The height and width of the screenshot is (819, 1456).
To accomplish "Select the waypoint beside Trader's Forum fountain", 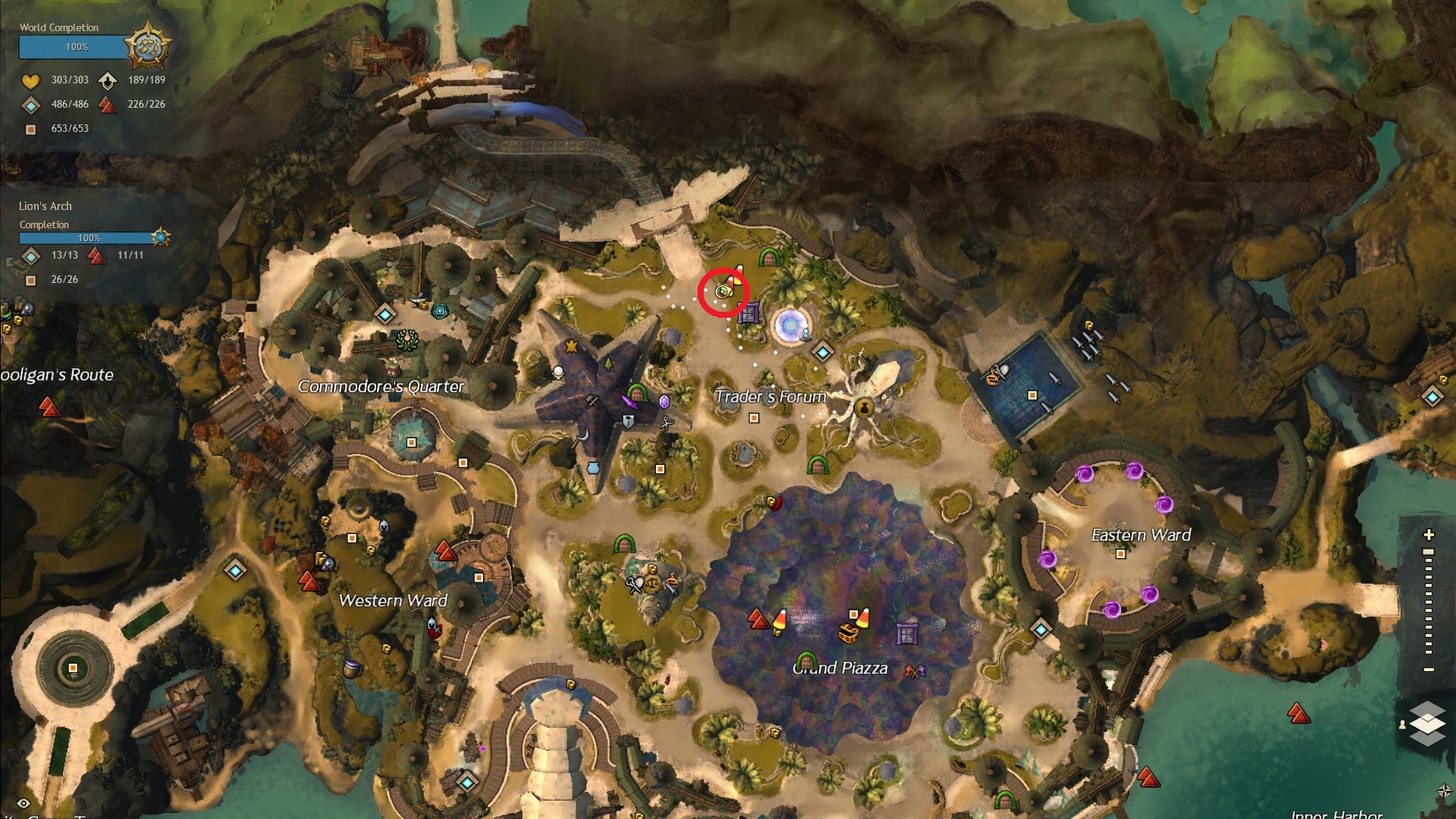I will [823, 352].
